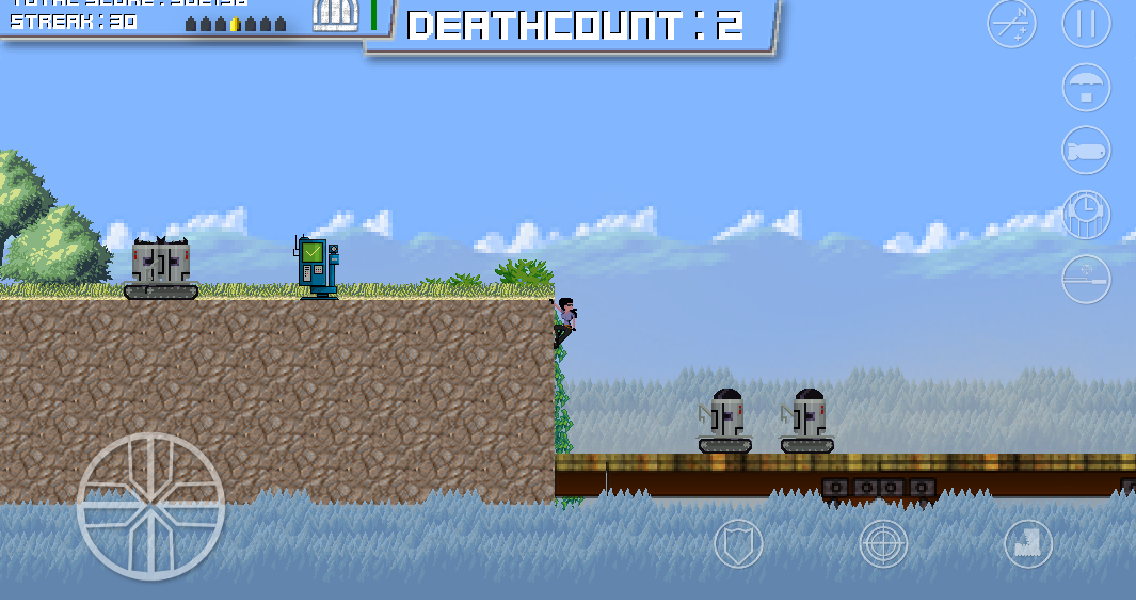
Task: Call in the parachute supply drop
Action: coord(1086,88)
